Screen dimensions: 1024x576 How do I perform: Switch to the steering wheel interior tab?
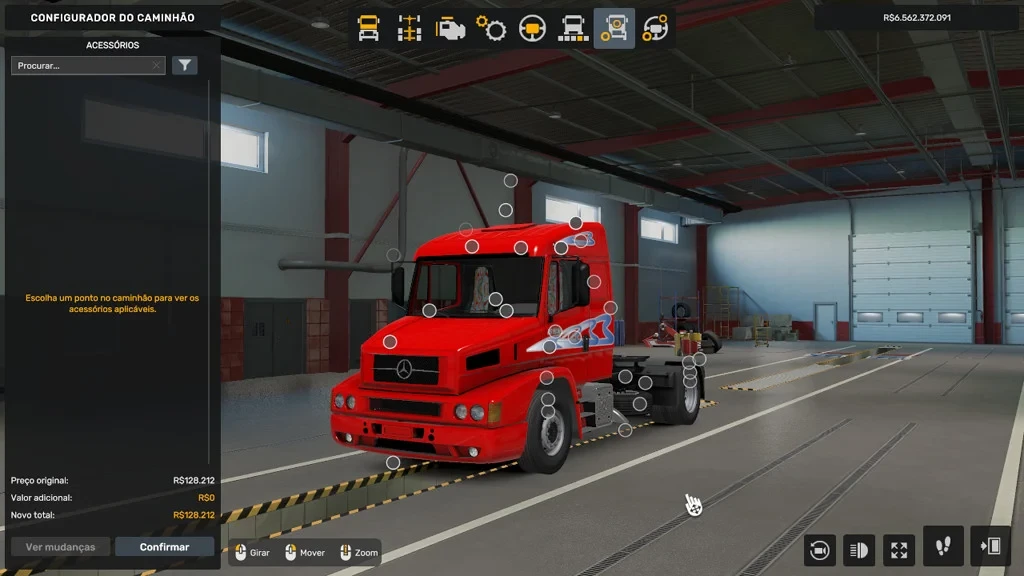coord(532,28)
